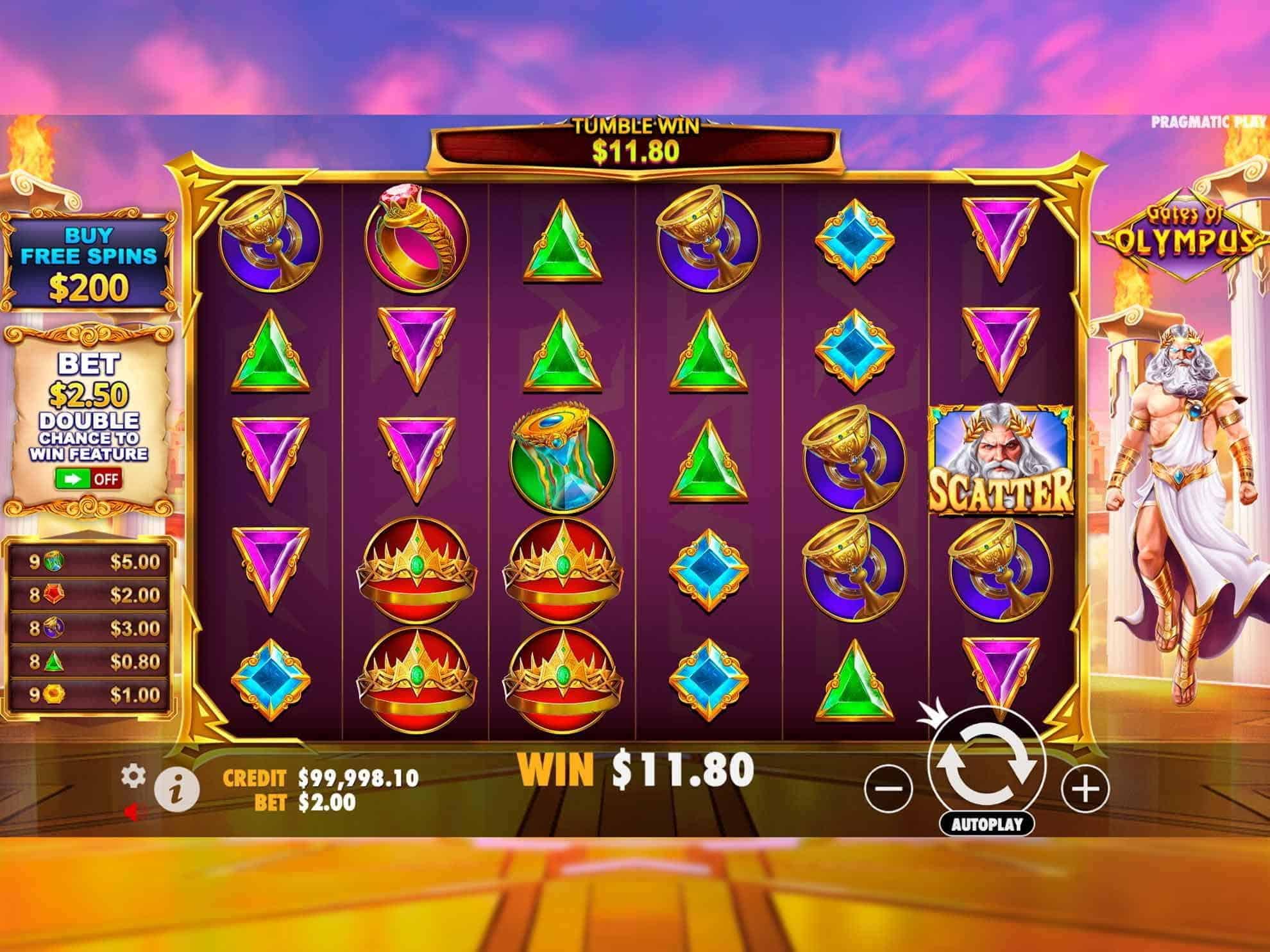
Task: Buy free spins for $200
Action: click(89, 264)
